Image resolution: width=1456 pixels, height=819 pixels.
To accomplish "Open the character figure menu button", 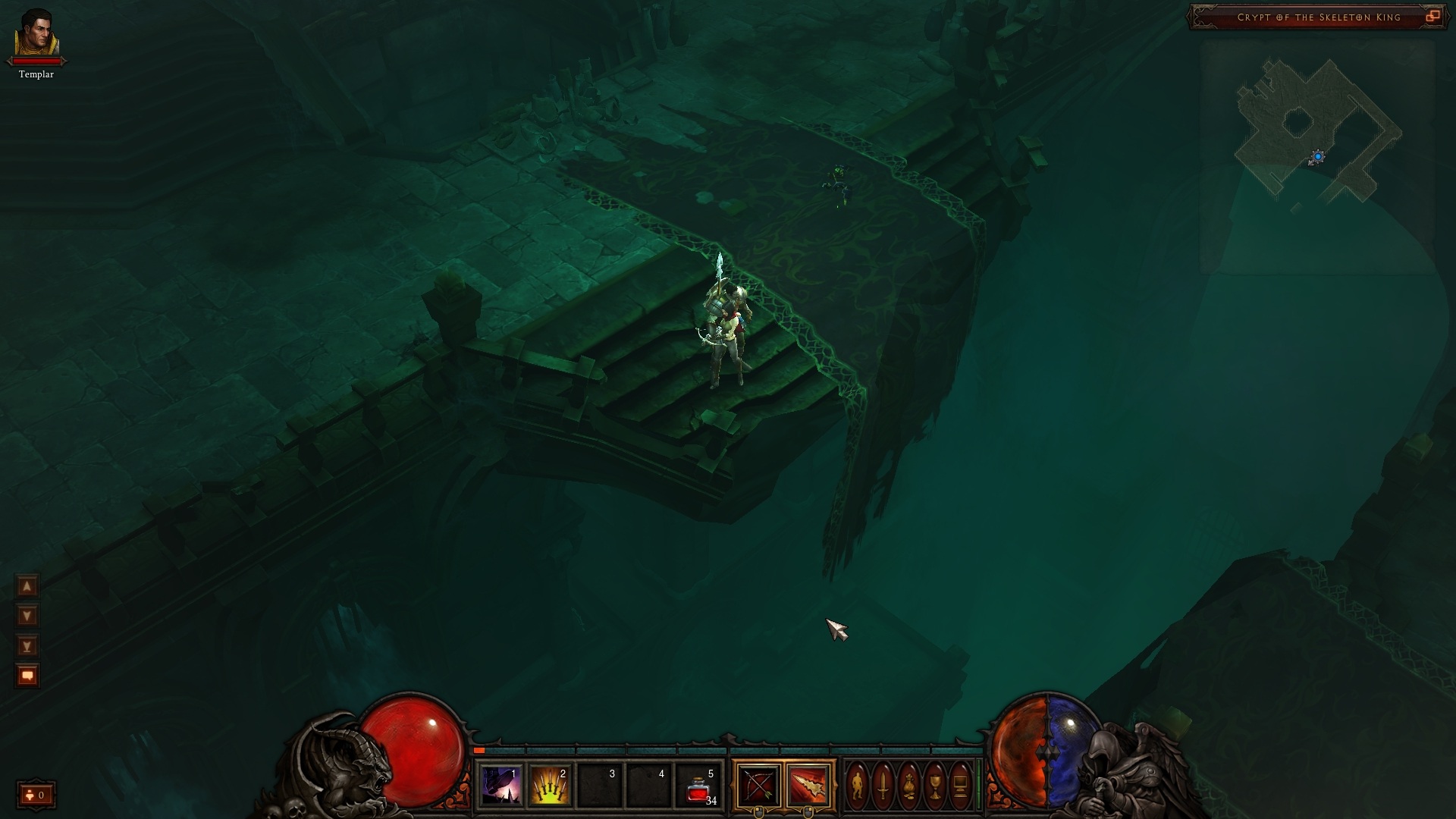I will (x=857, y=786).
